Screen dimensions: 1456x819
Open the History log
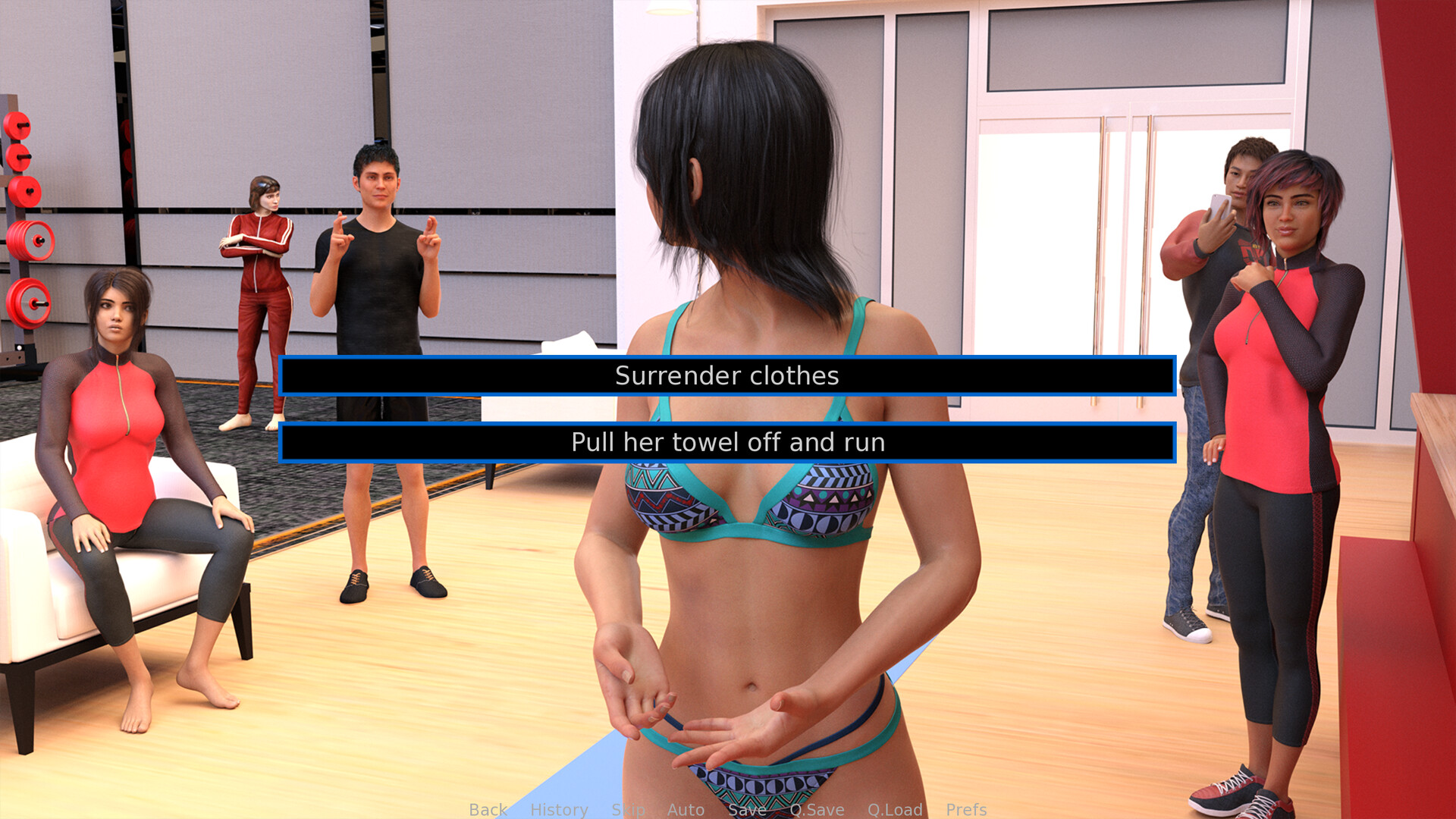tap(559, 809)
